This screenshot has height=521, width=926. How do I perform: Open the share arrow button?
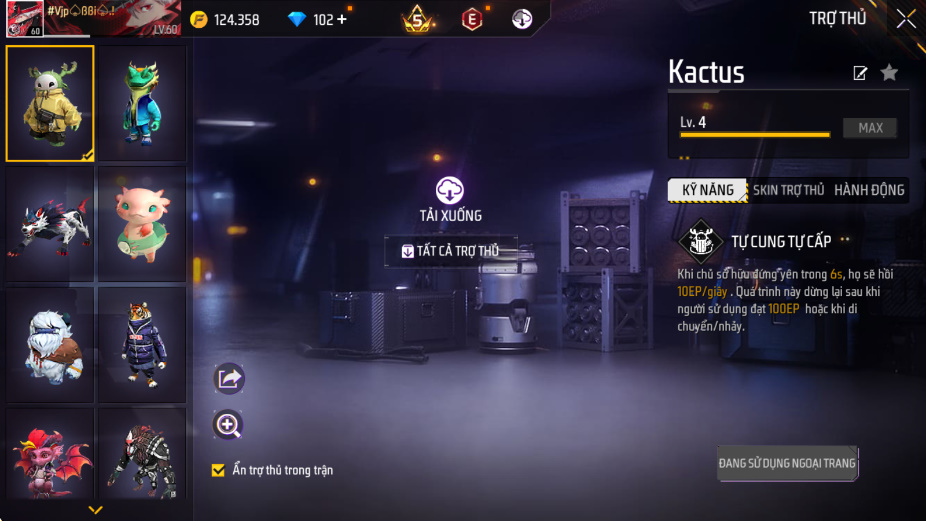229,378
